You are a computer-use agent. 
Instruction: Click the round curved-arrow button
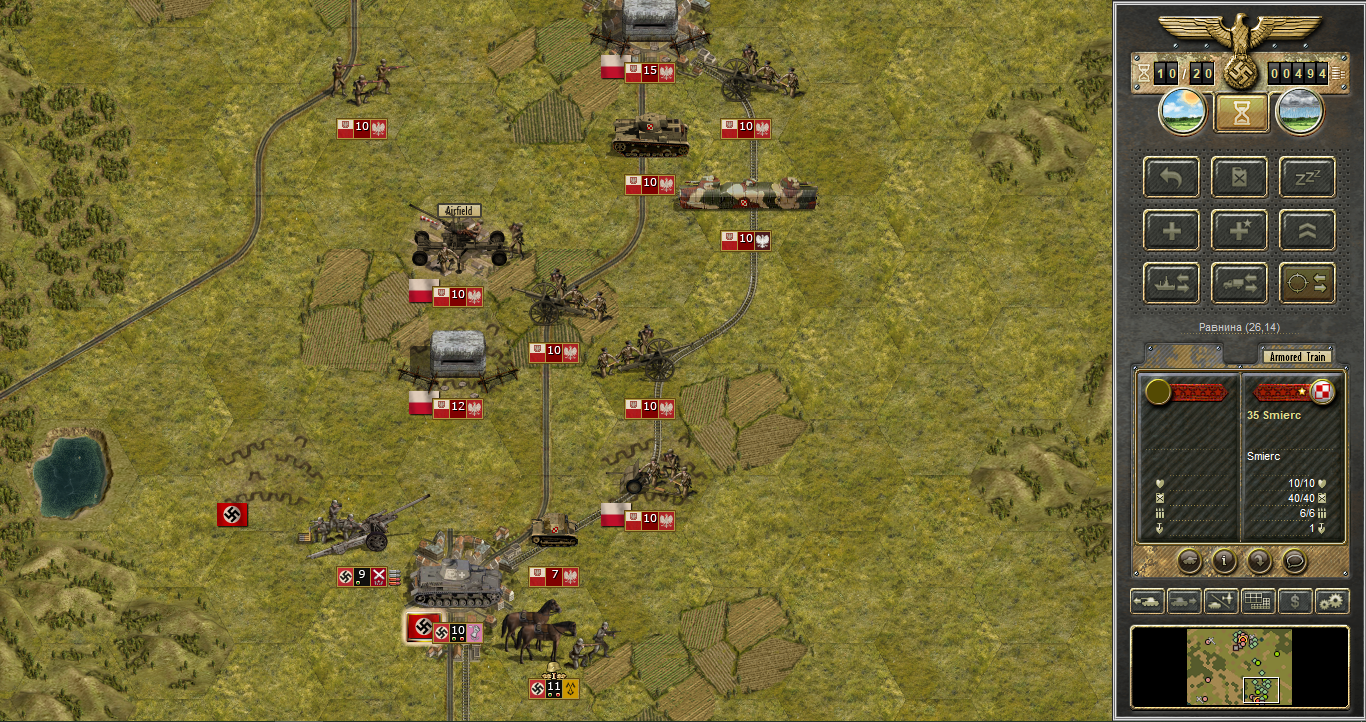tap(1259, 561)
